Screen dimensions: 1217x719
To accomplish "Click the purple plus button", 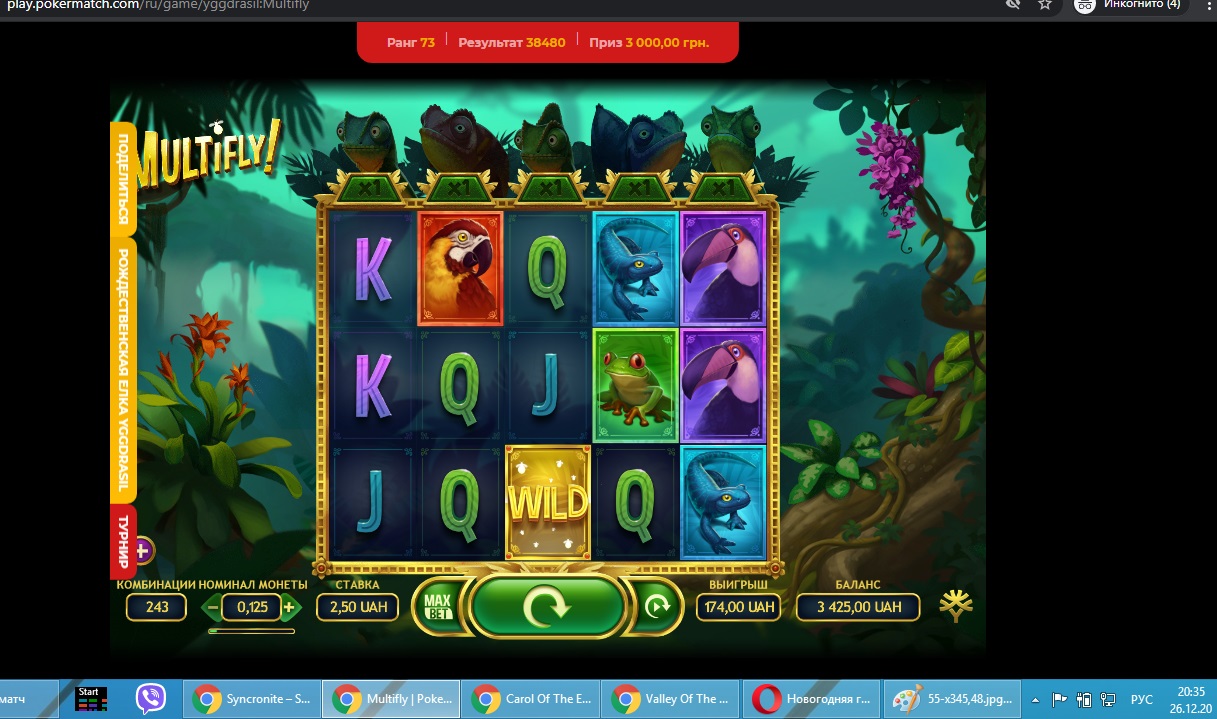I will click(x=142, y=550).
